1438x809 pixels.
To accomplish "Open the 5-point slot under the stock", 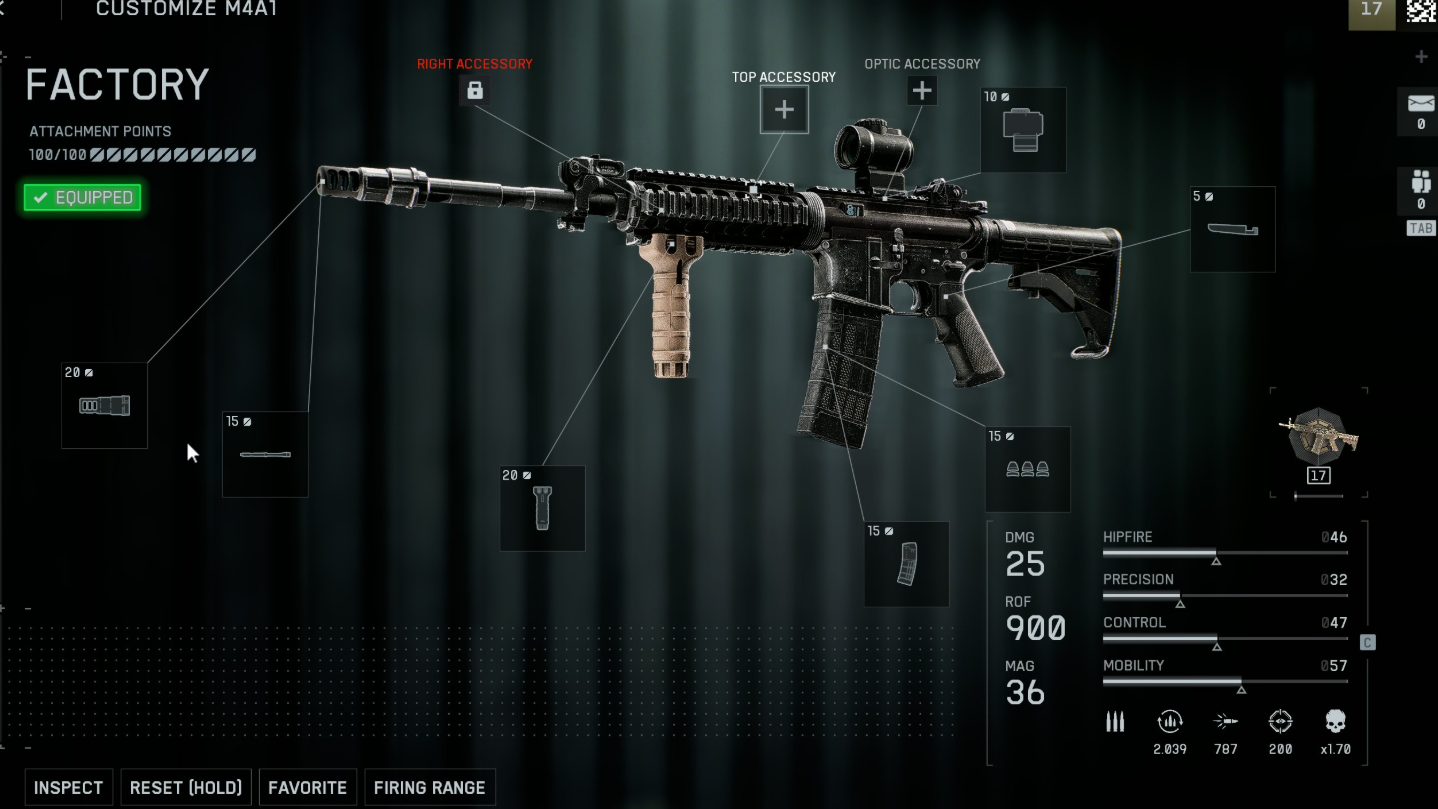I will tap(1232, 229).
